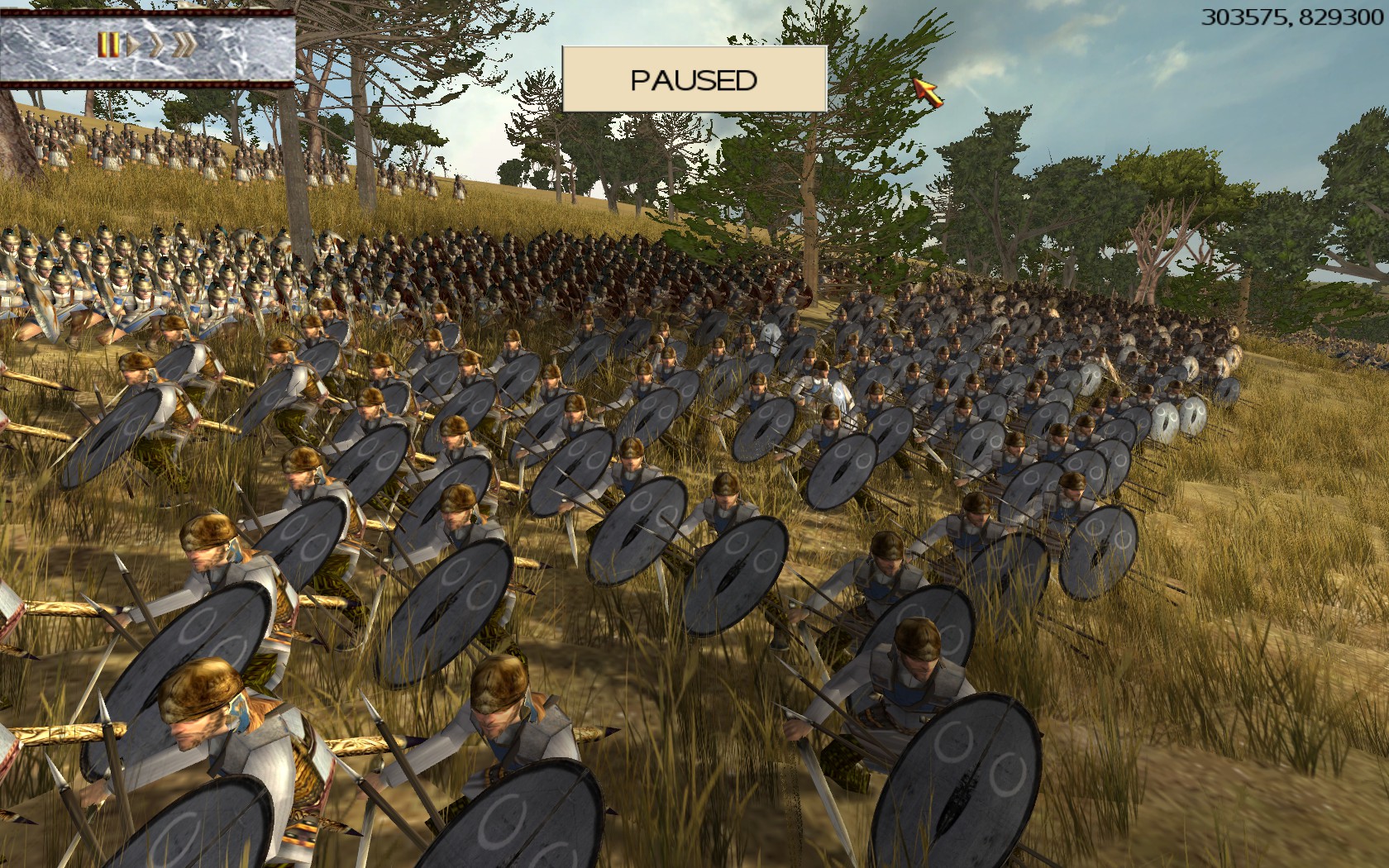Click the PAUSED banner
The image size is (1389, 868).
pos(694,79)
